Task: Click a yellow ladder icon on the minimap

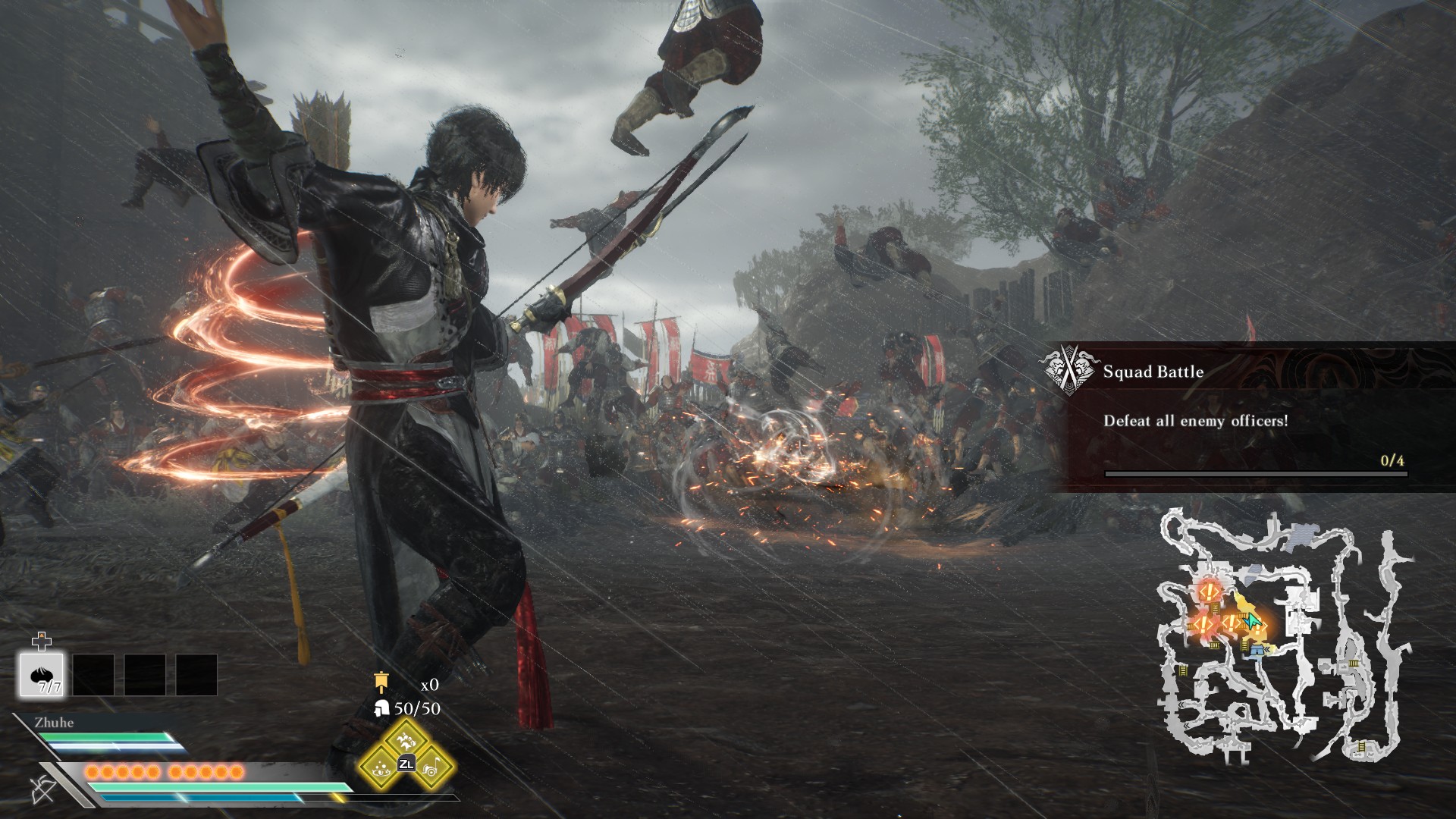Action: (x=1215, y=607)
